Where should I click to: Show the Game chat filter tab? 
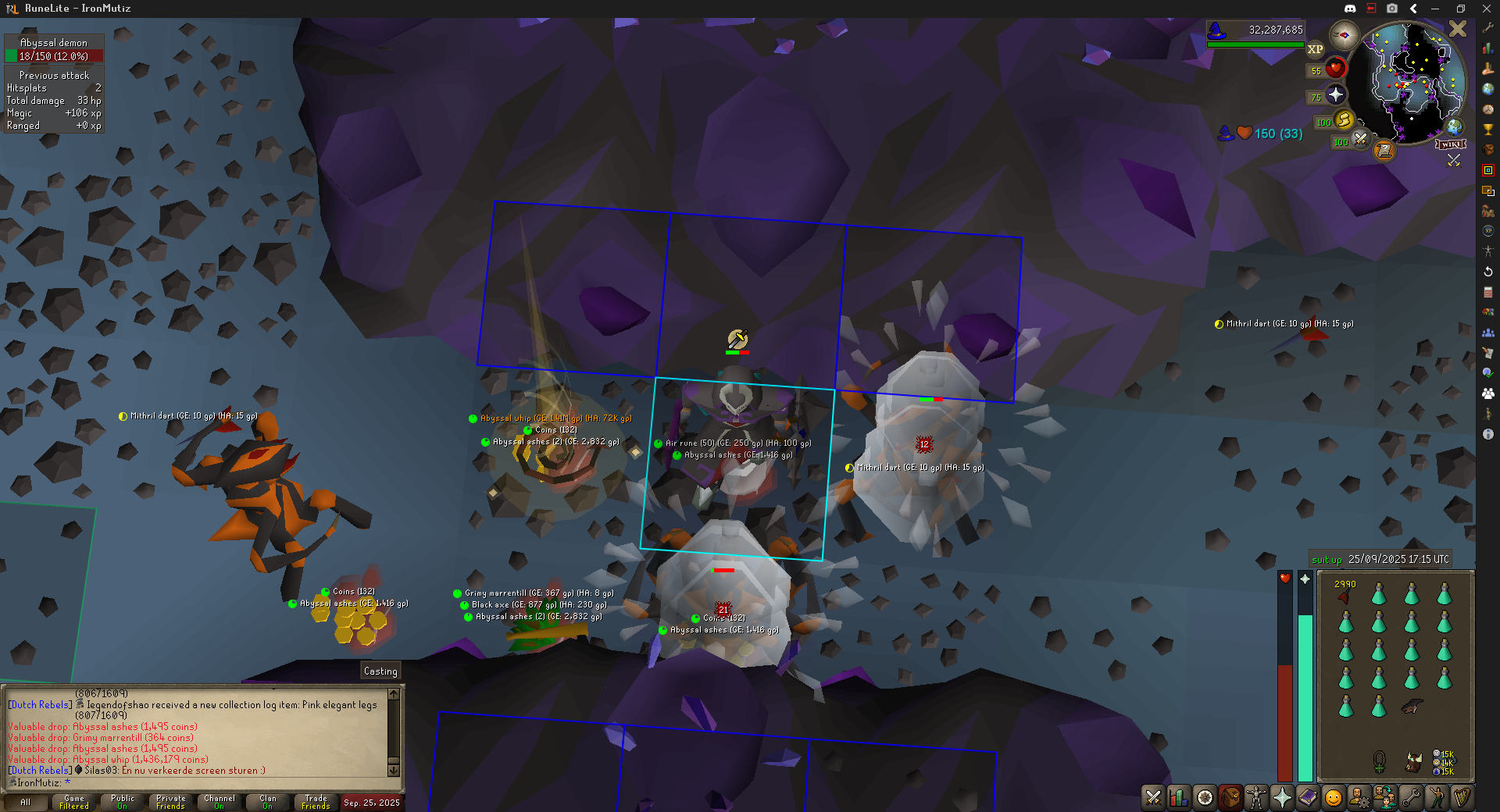[74, 802]
